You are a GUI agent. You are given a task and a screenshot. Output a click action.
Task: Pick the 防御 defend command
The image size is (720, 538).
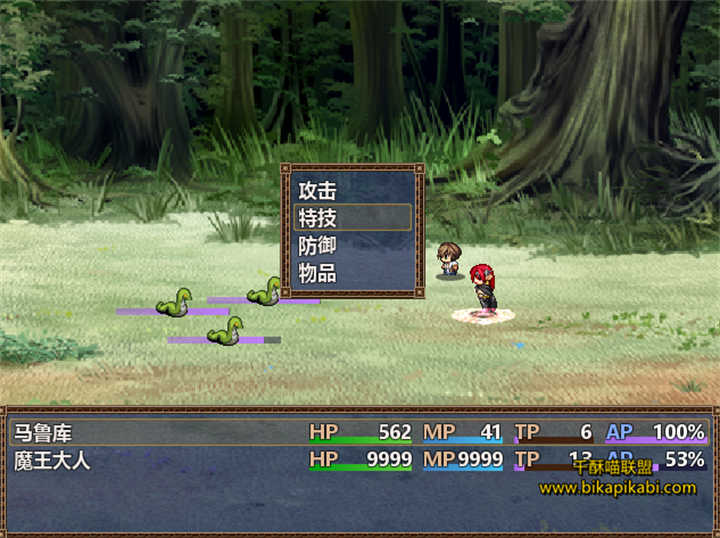pos(352,245)
